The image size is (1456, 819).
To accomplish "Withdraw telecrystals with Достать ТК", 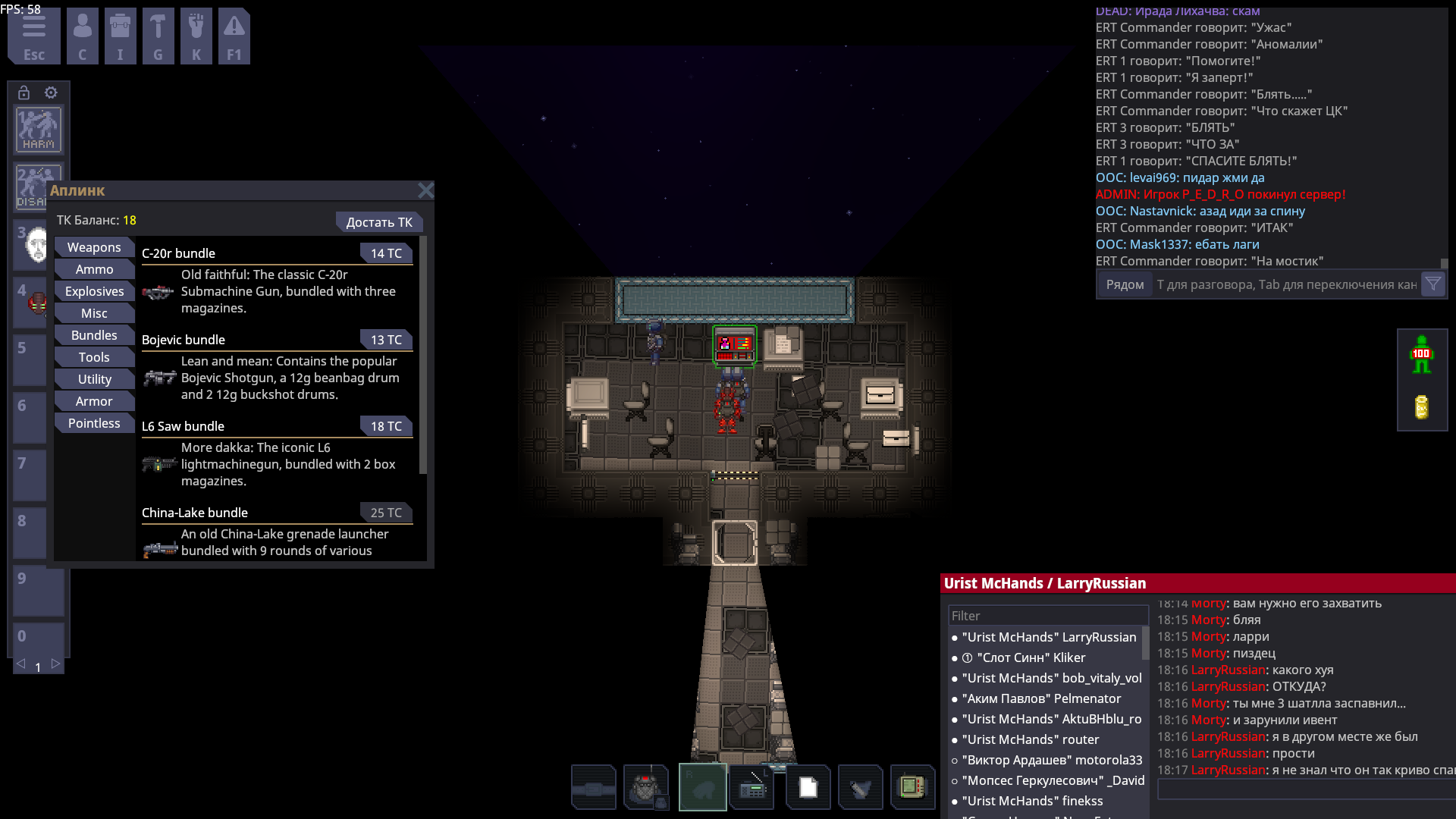I will point(378,222).
